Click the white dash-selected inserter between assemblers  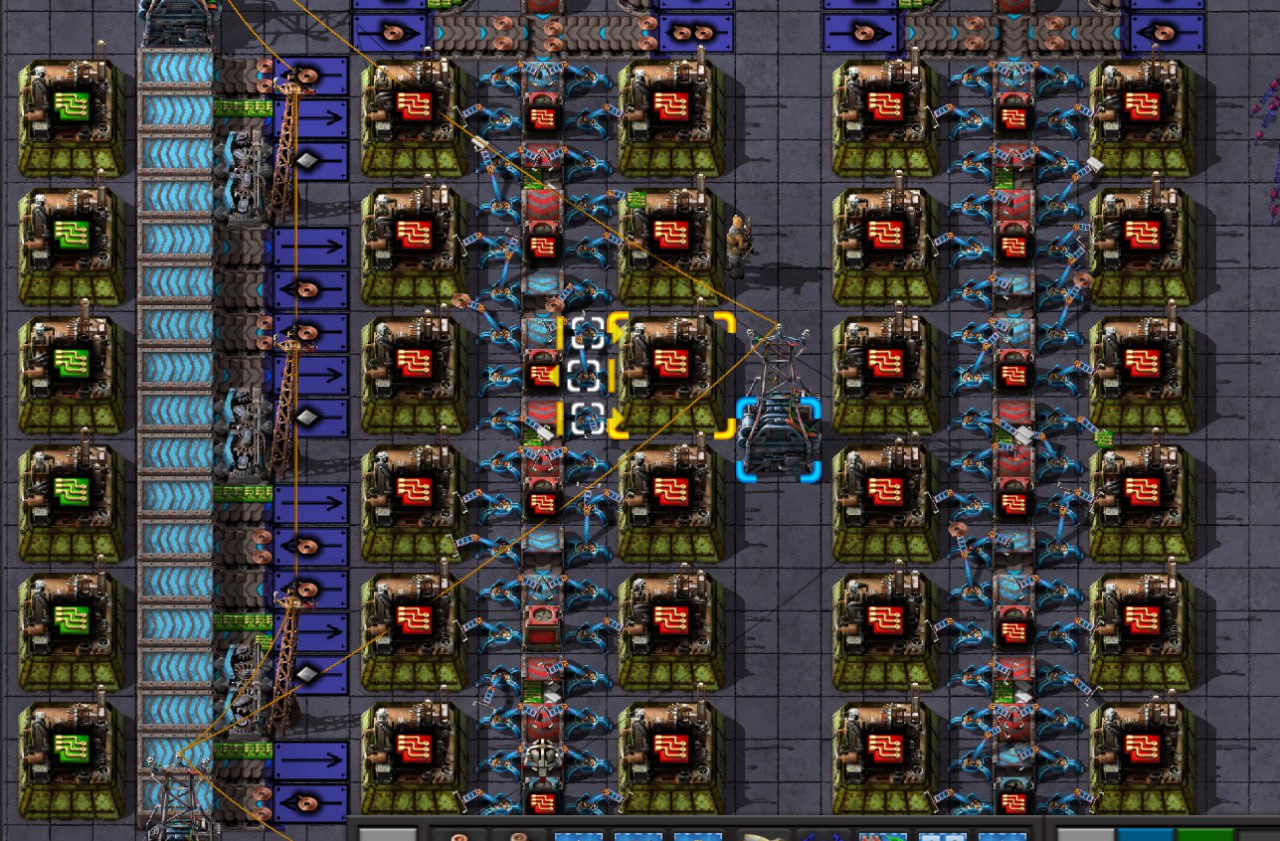585,375
